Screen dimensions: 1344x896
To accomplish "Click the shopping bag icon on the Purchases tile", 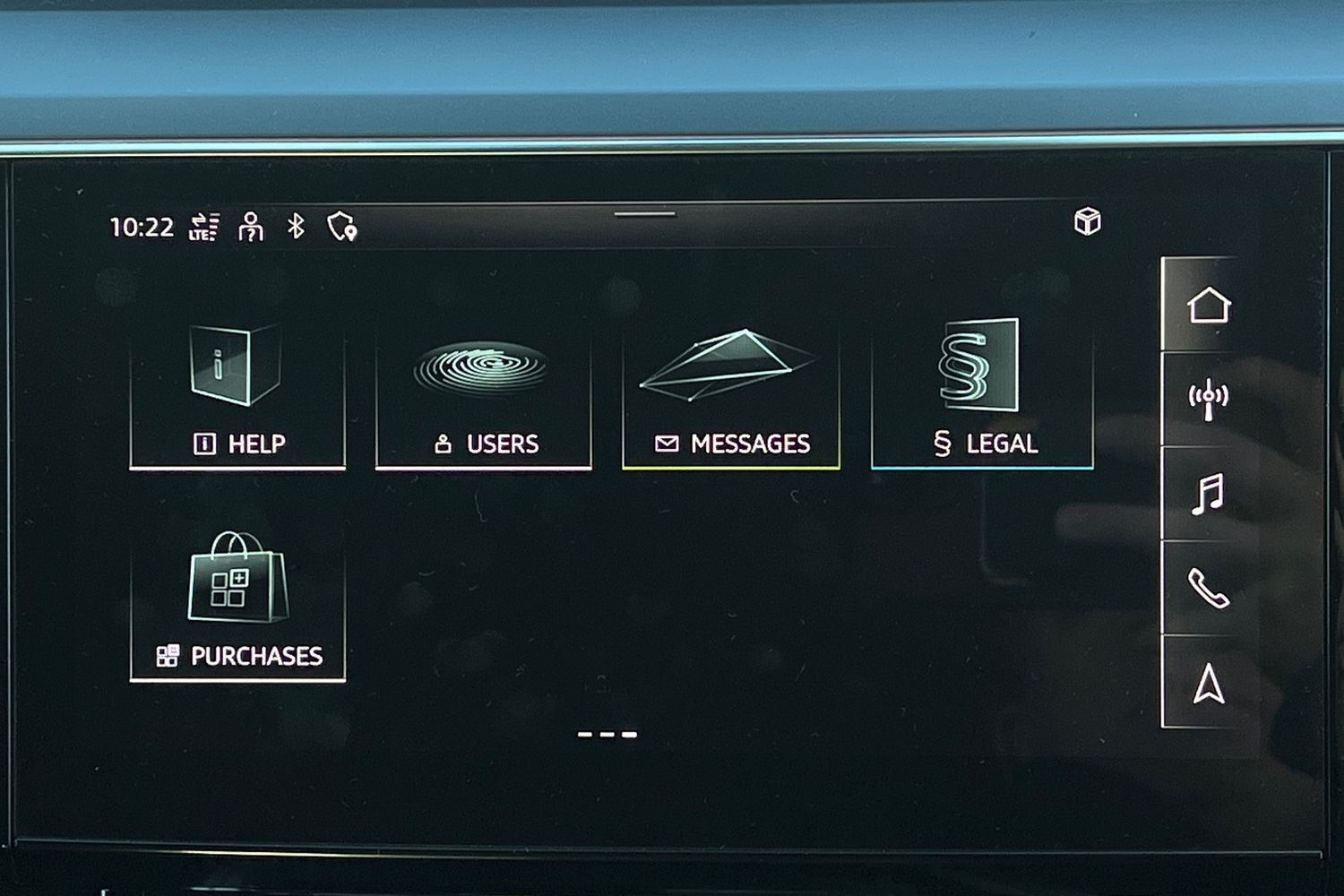I will pyautogui.click(x=237, y=580).
